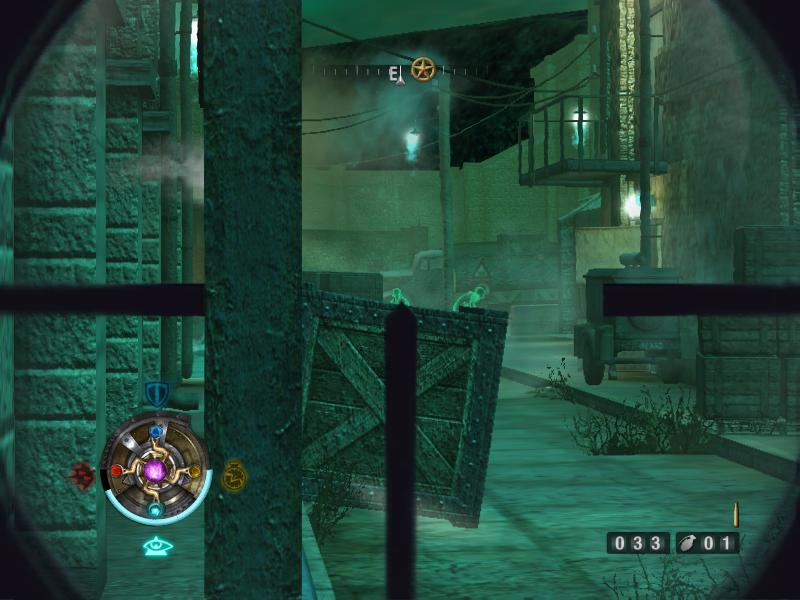This screenshot has width=800, height=600.
Task: Click the grenade icon beside the ammo counter
Action: pos(688,544)
